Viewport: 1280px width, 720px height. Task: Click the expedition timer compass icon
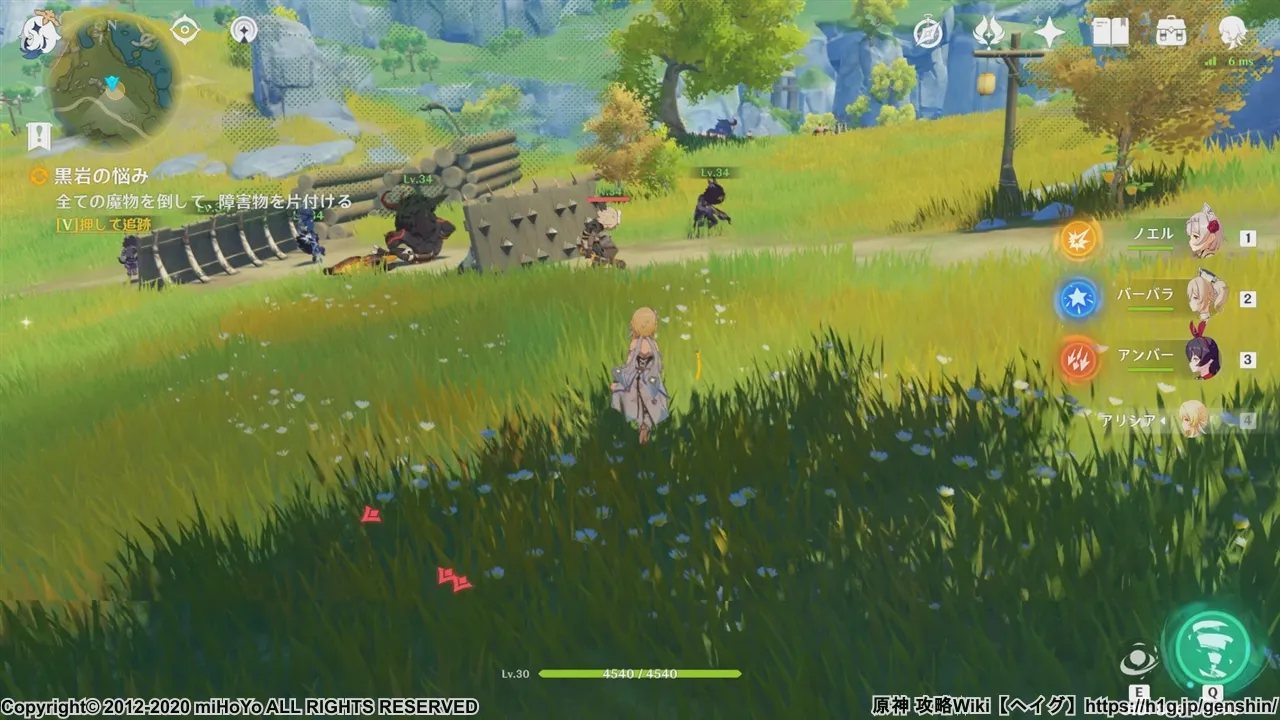pyautogui.click(x=928, y=33)
